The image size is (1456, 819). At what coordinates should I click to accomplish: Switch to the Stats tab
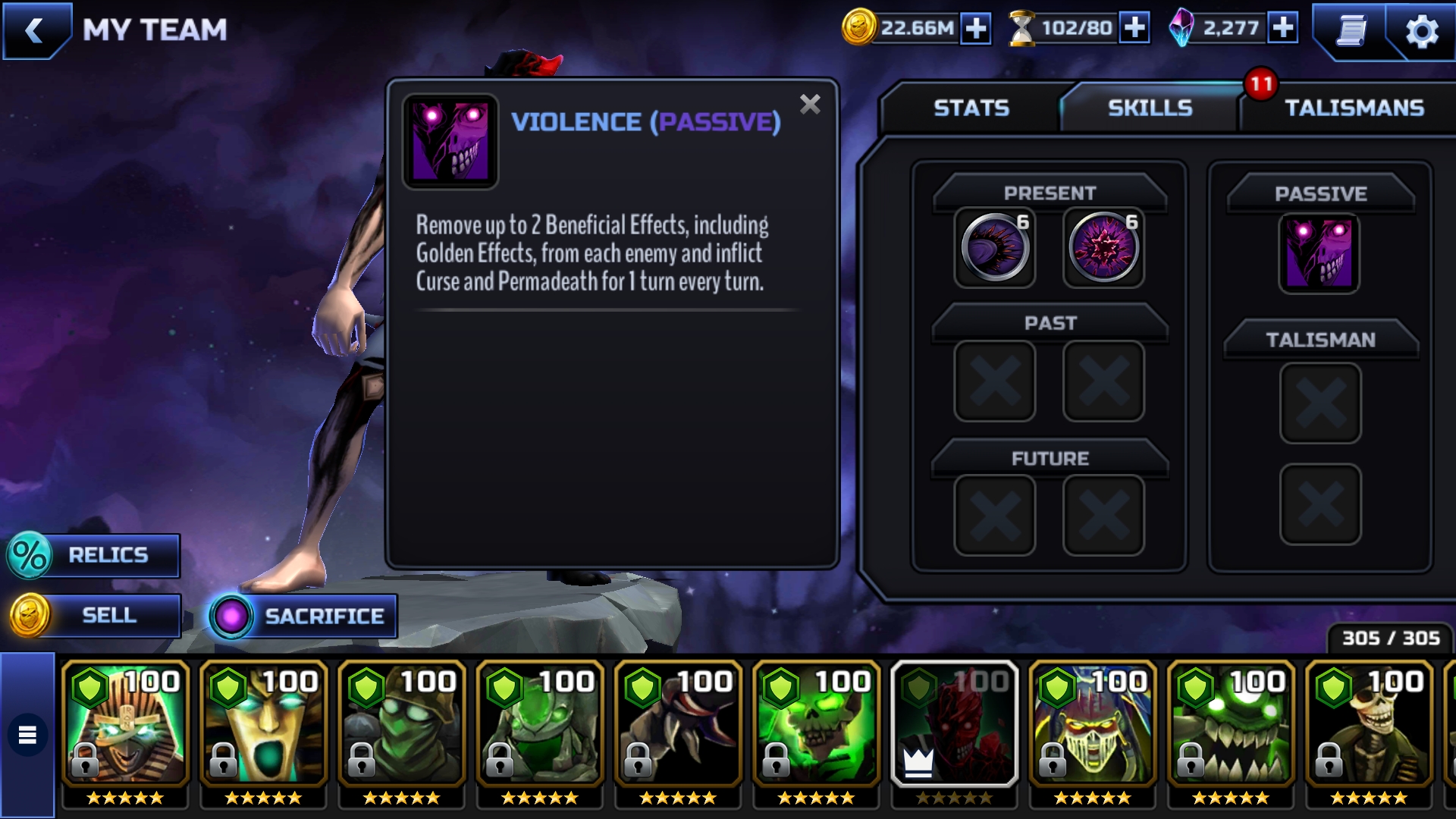[971, 108]
